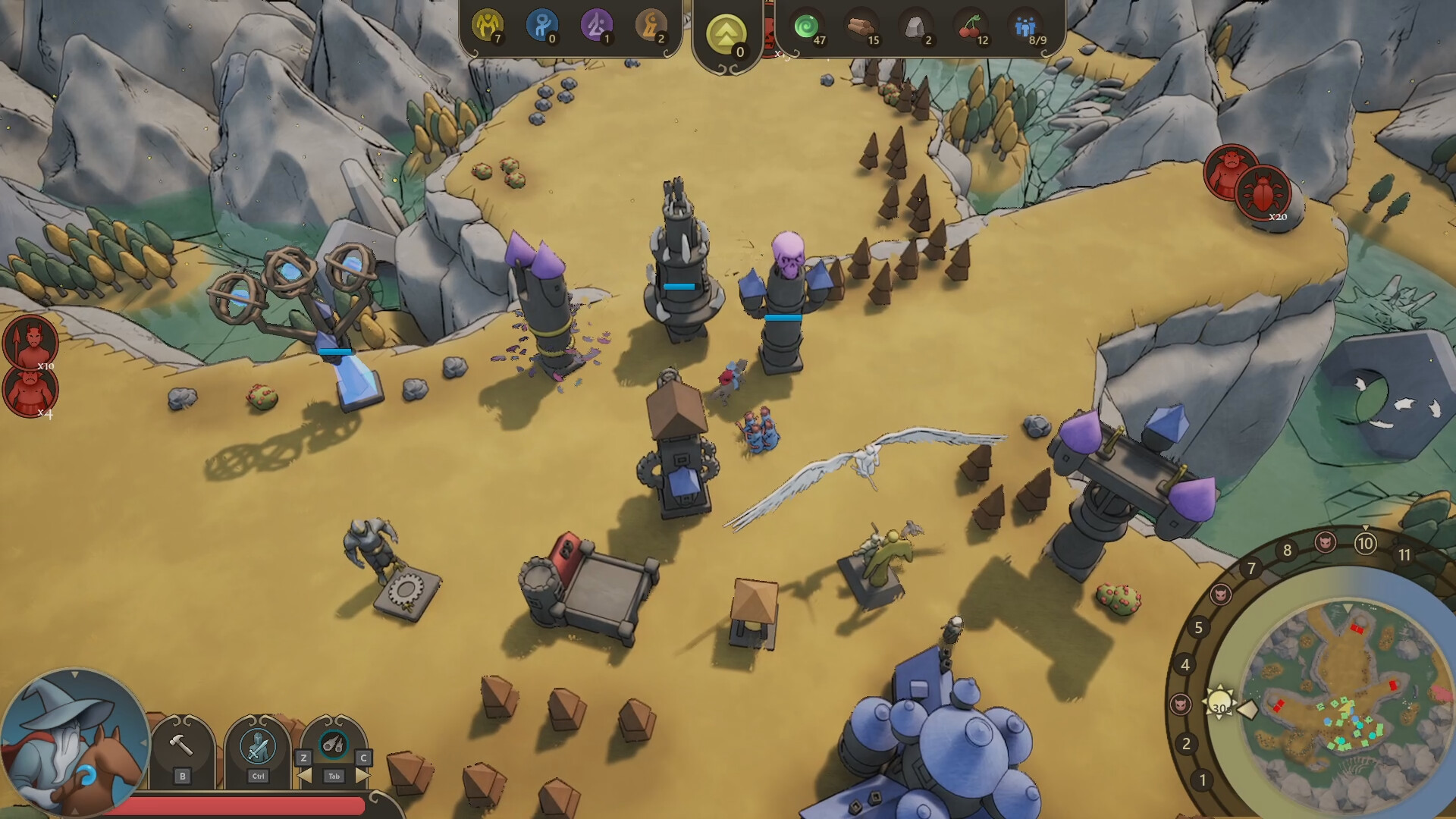Click the red spear-demon wave indicator
This screenshot has width=1456, height=819.
tap(30, 343)
